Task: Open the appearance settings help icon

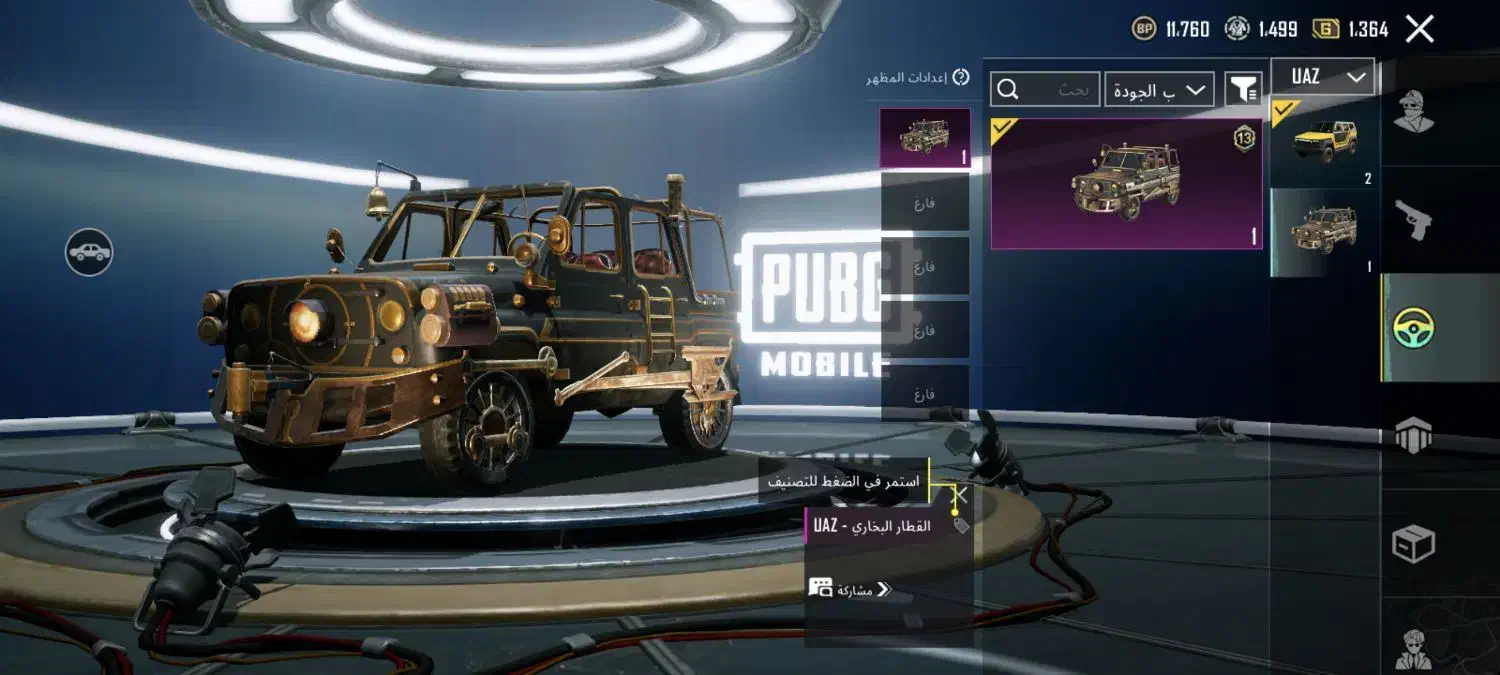Action: coord(960,77)
